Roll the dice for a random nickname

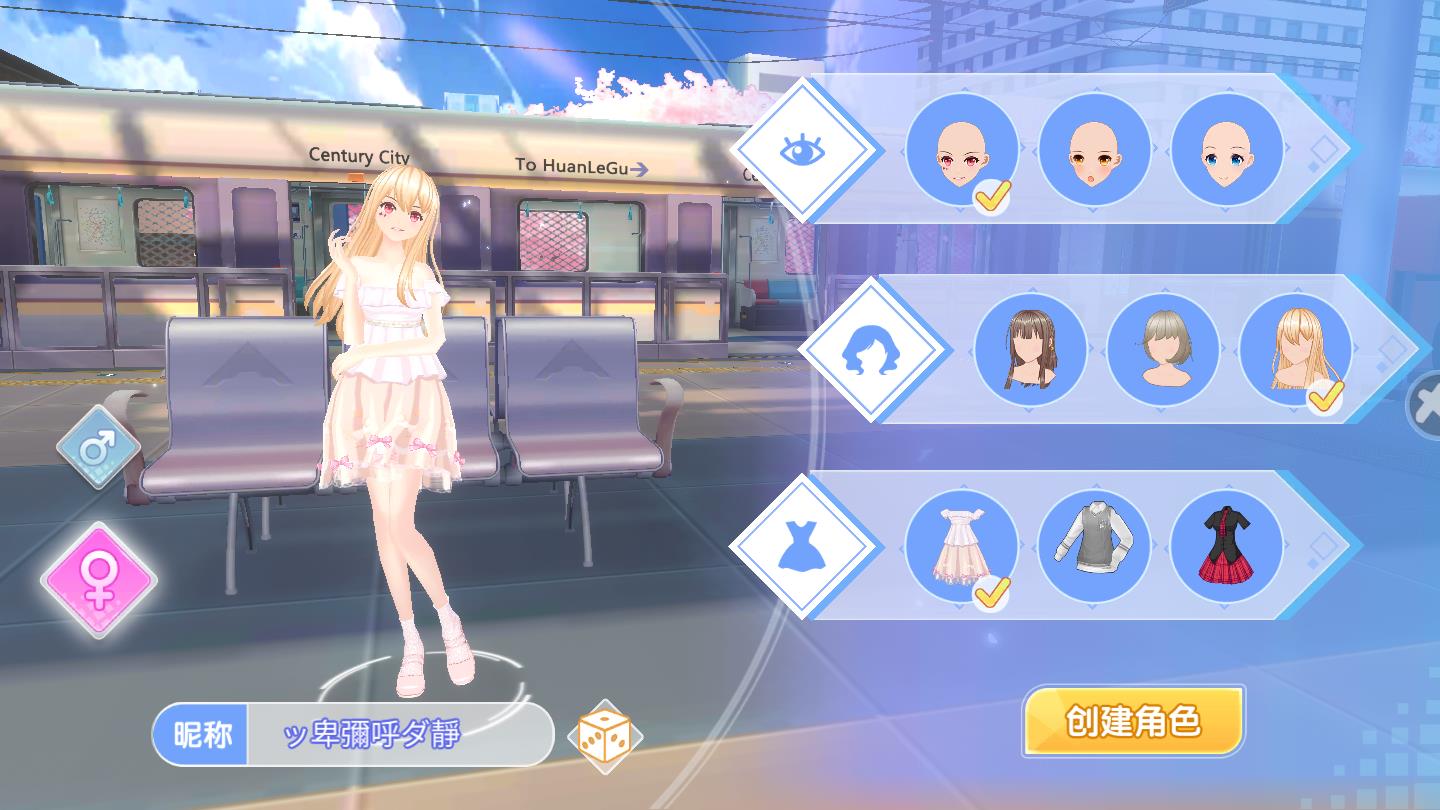coord(605,738)
